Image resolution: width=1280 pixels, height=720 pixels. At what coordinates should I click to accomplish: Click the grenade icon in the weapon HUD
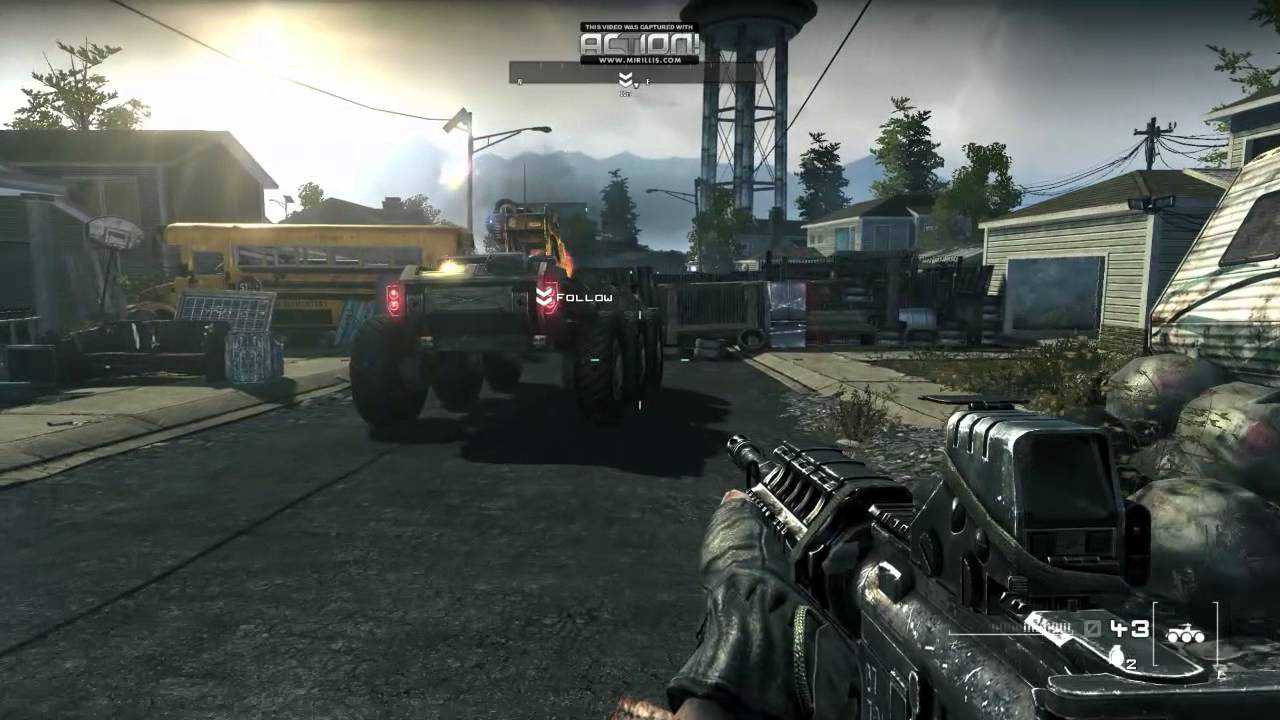1116,656
